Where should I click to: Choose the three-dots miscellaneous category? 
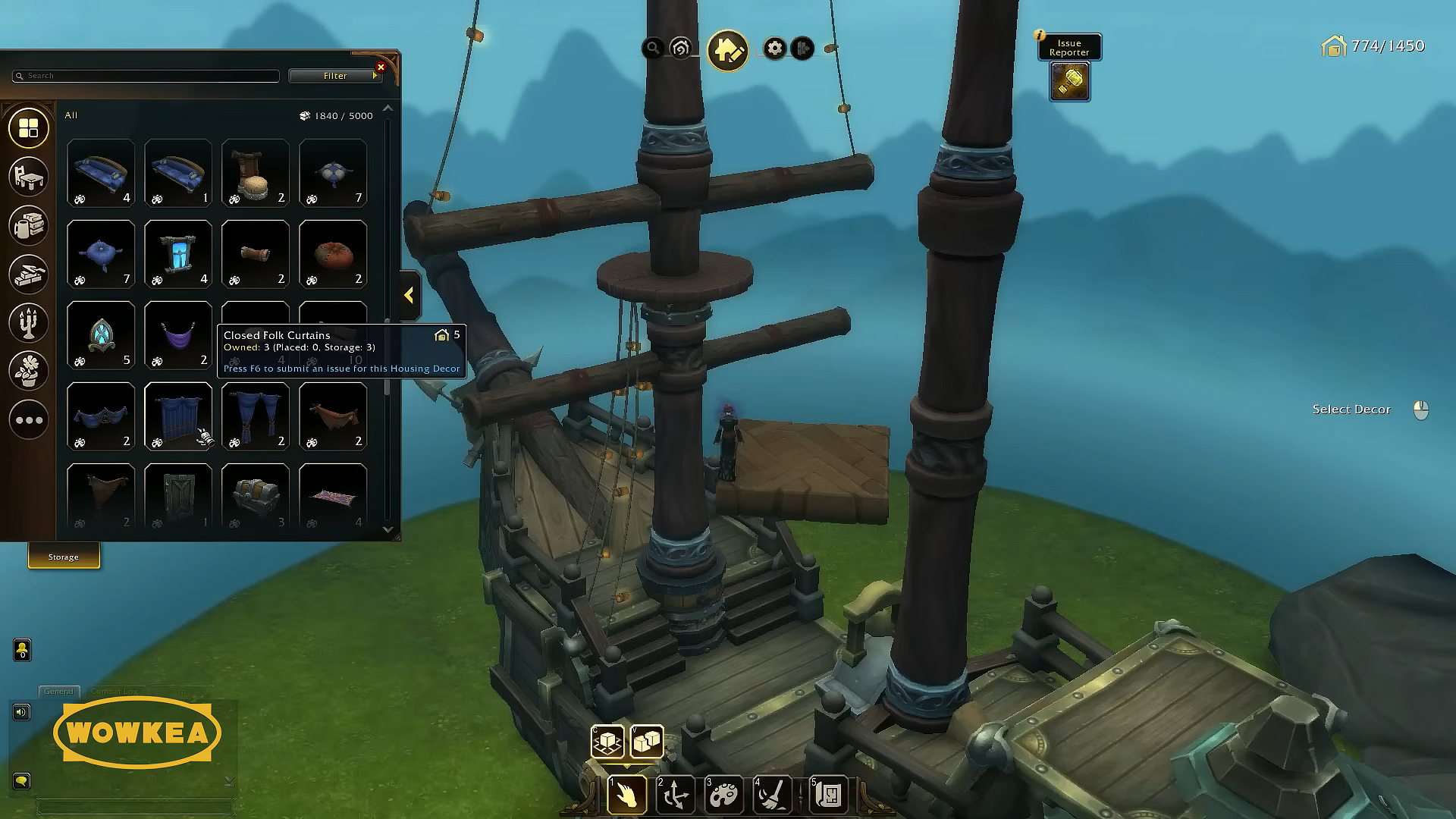click(29, 419)
